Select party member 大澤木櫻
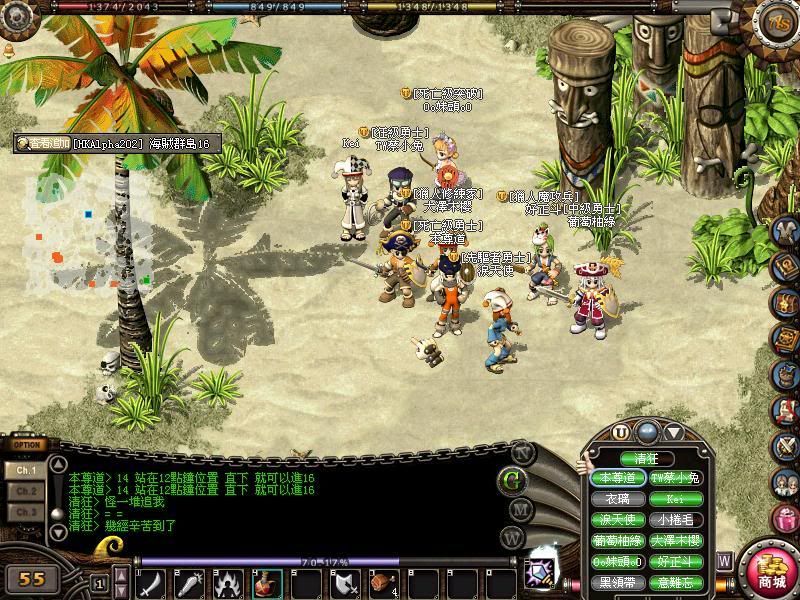This screenshot has height=600, width=800. (x=676, y=541)
